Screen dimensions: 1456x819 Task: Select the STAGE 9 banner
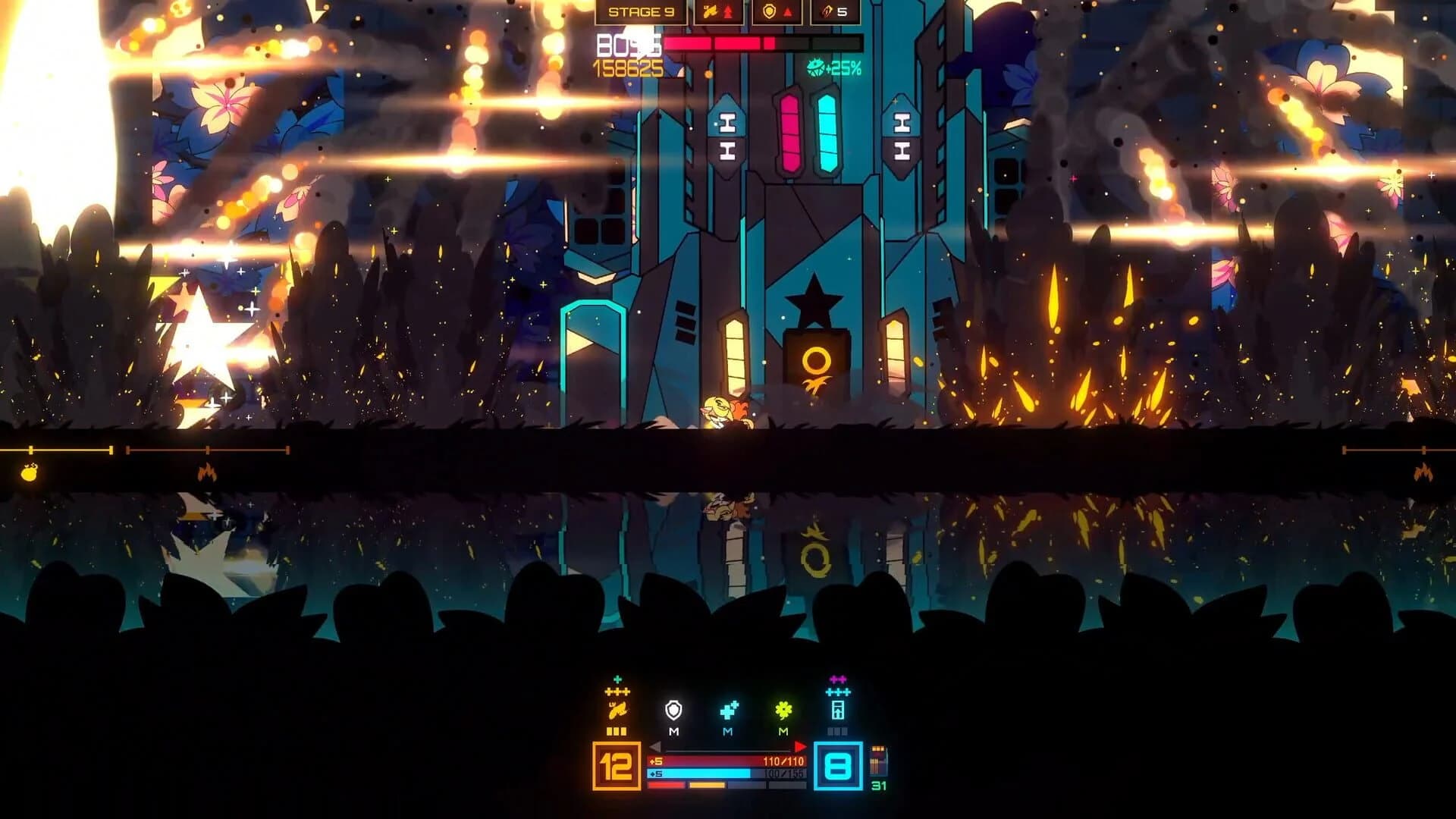pos(641,11)
